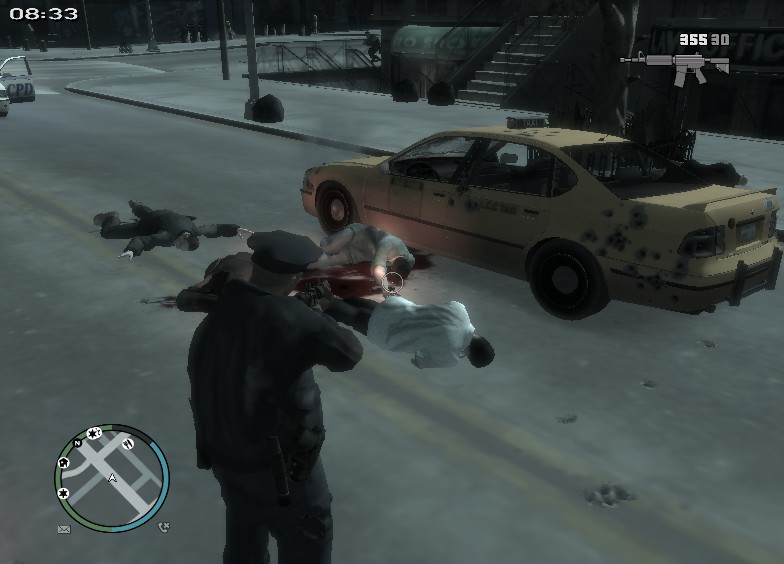
Task: Click the missed call phone icon
Action: [x=163, y=527]
